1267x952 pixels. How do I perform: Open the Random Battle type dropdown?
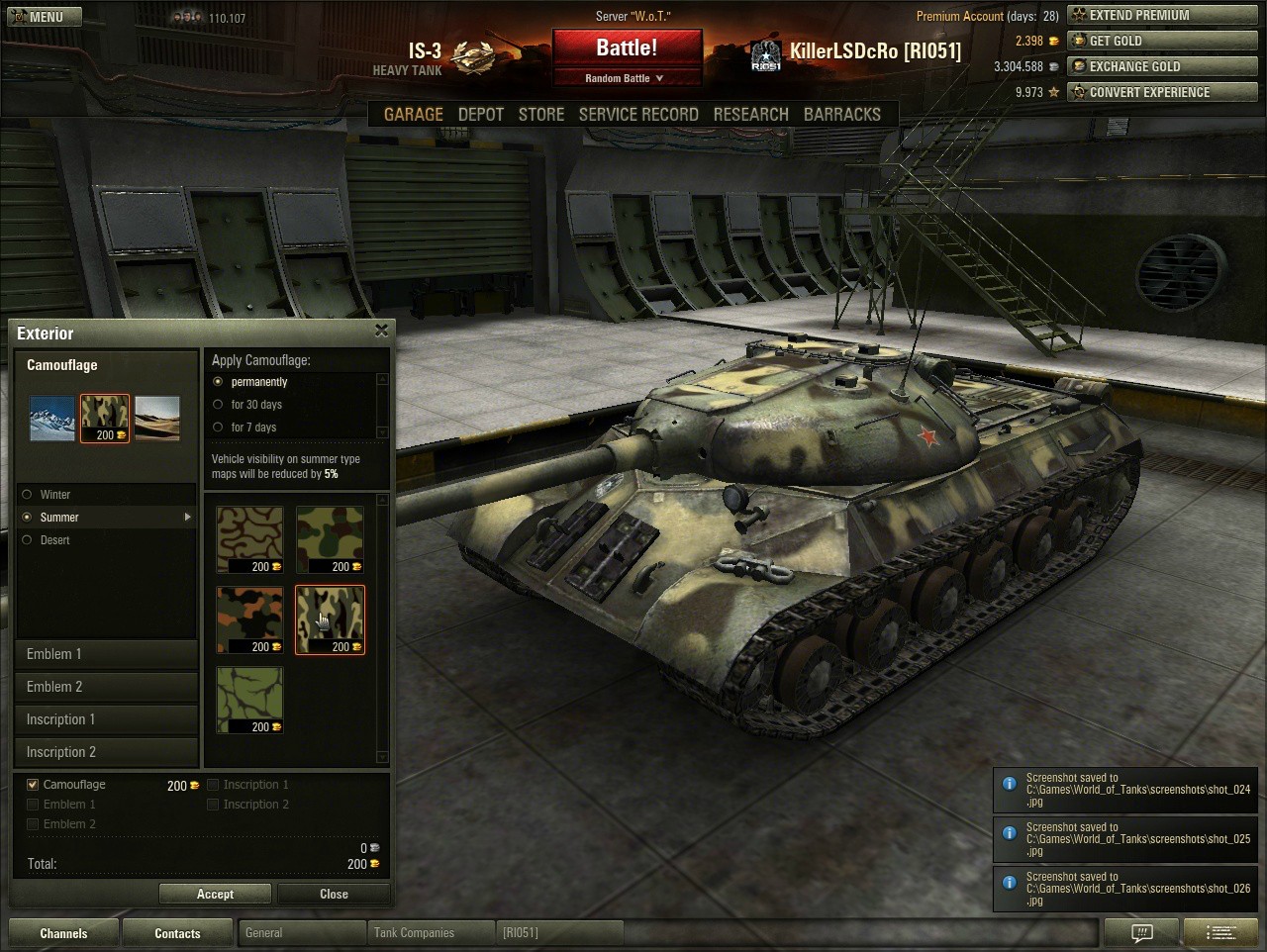(x=626, y=78)
